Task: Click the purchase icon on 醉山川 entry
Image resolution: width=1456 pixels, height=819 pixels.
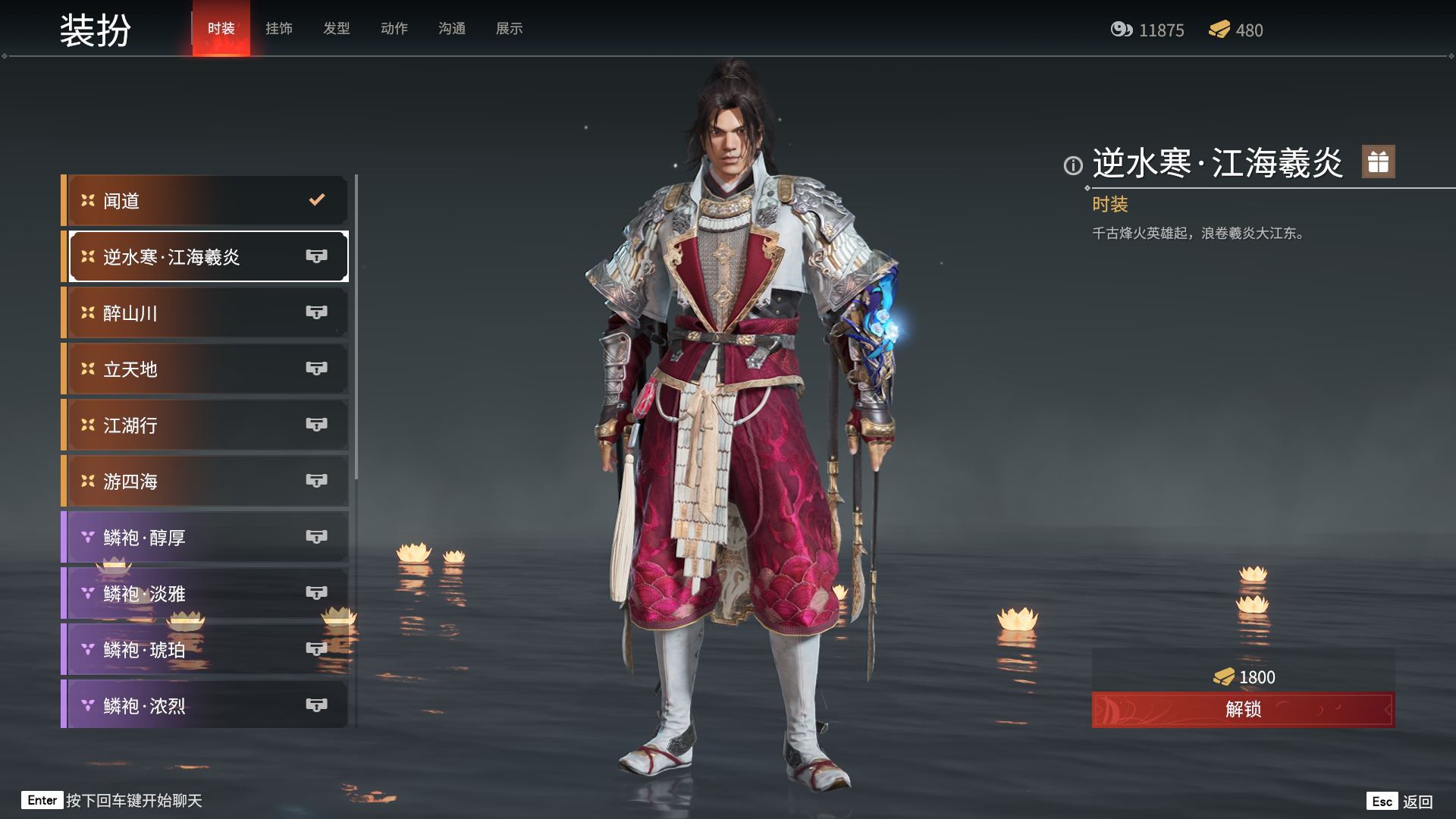Action: (318, 312)
